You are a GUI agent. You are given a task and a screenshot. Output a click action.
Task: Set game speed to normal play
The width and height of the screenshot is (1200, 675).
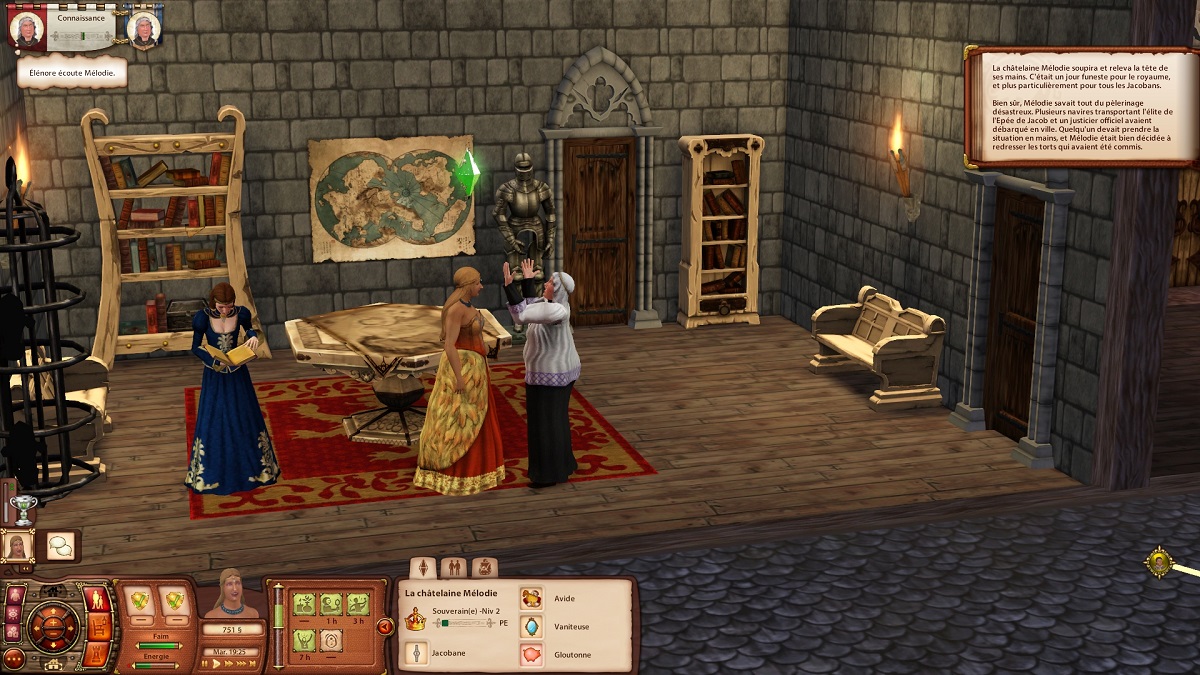click(x=216, y=663)
